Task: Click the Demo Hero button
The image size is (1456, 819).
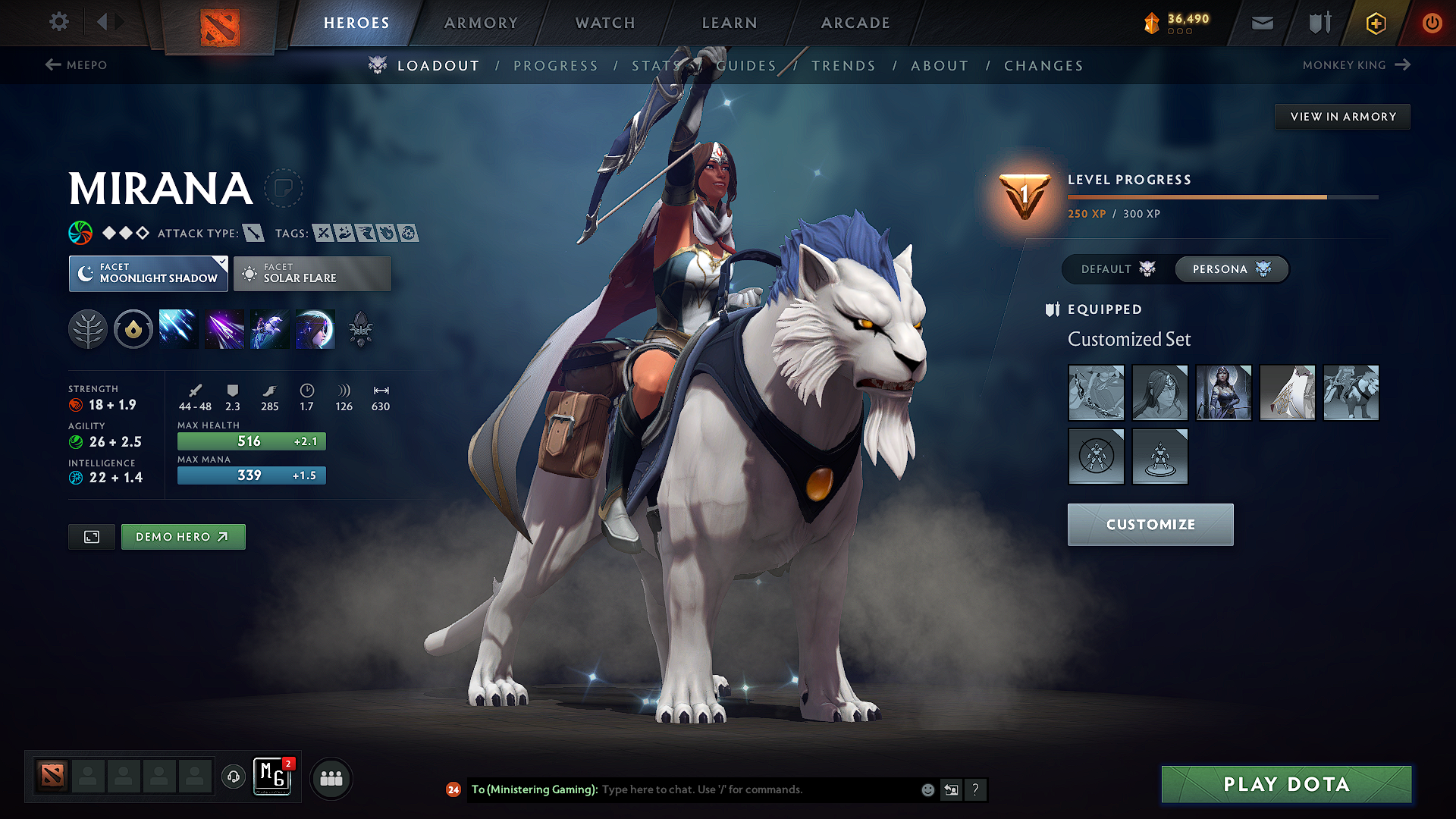Action: pos(183,536)
